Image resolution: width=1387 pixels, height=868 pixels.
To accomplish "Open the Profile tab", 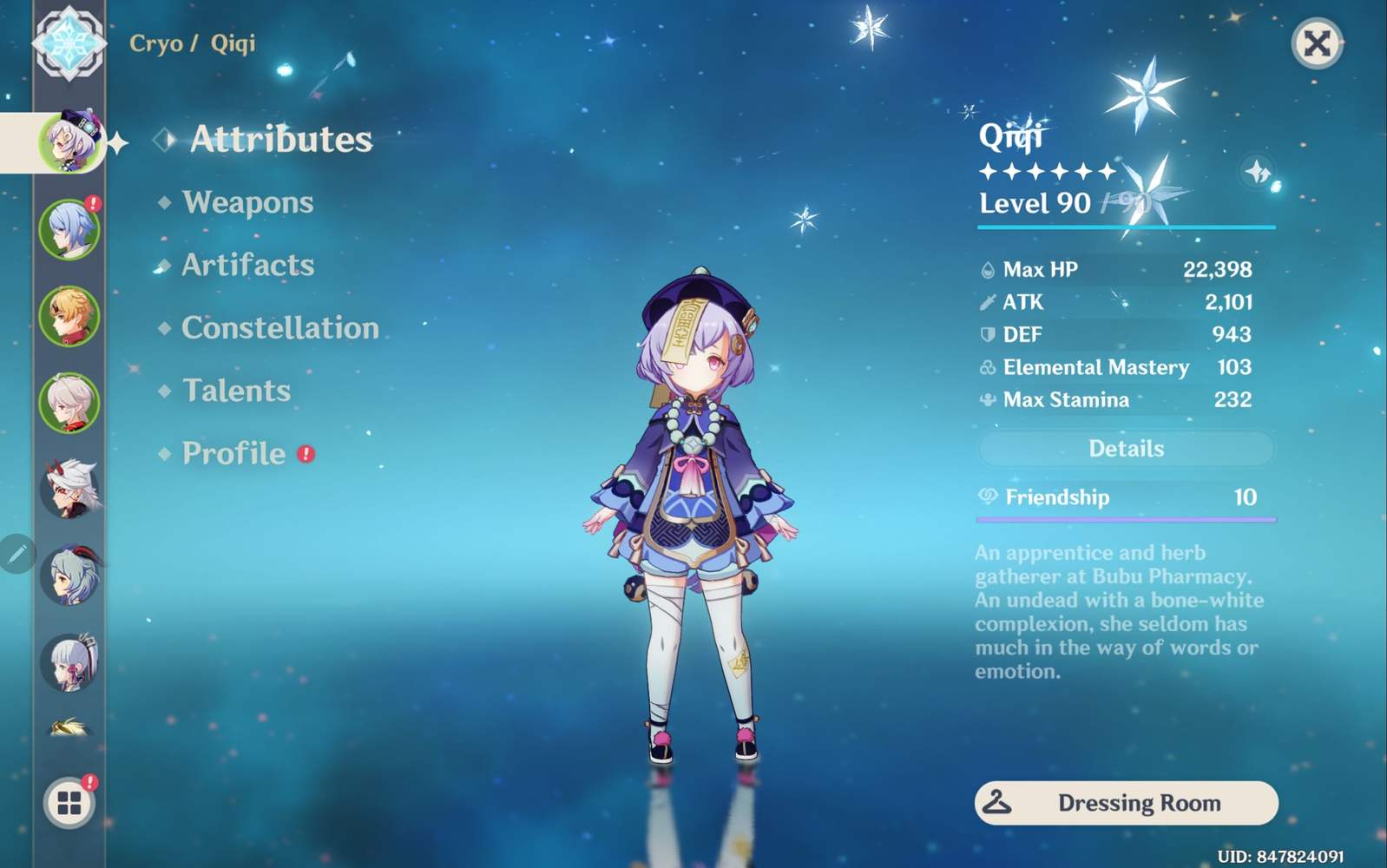I will [x=233, y=453].
